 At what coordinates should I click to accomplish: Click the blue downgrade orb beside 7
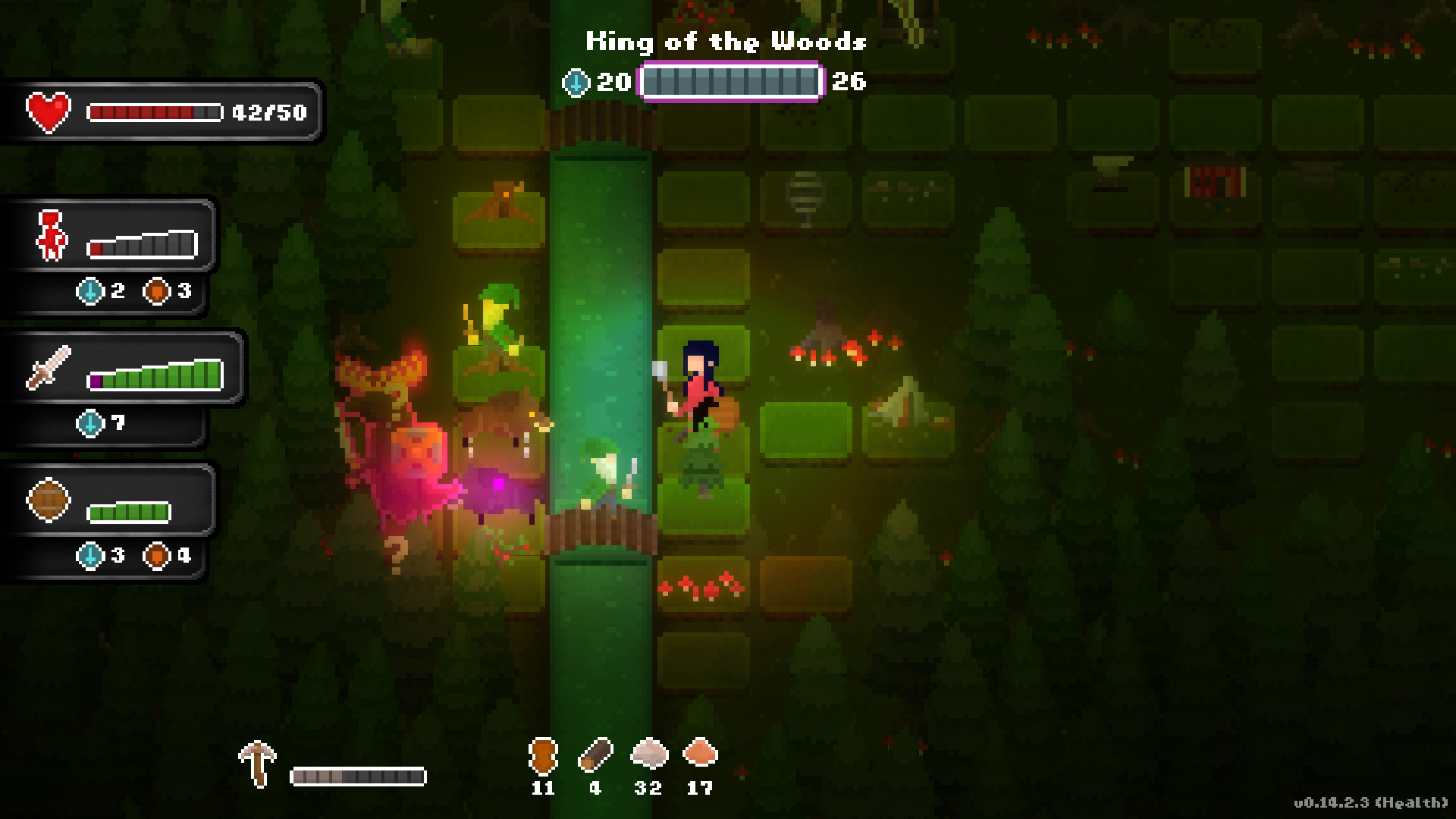[91, 425]
